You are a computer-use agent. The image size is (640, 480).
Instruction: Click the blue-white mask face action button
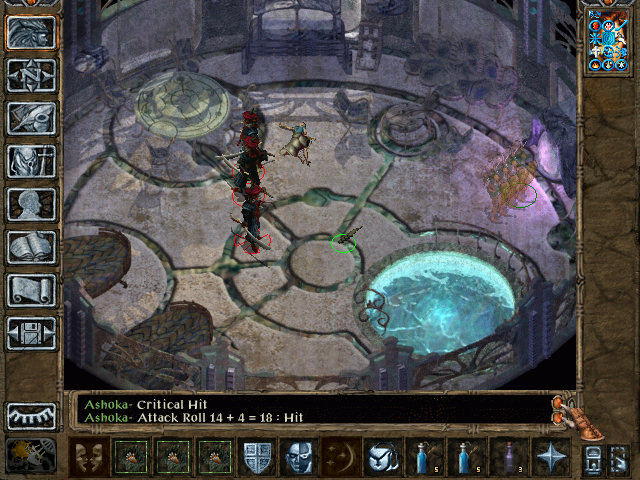pyautogui.click(x=299, y=457)
